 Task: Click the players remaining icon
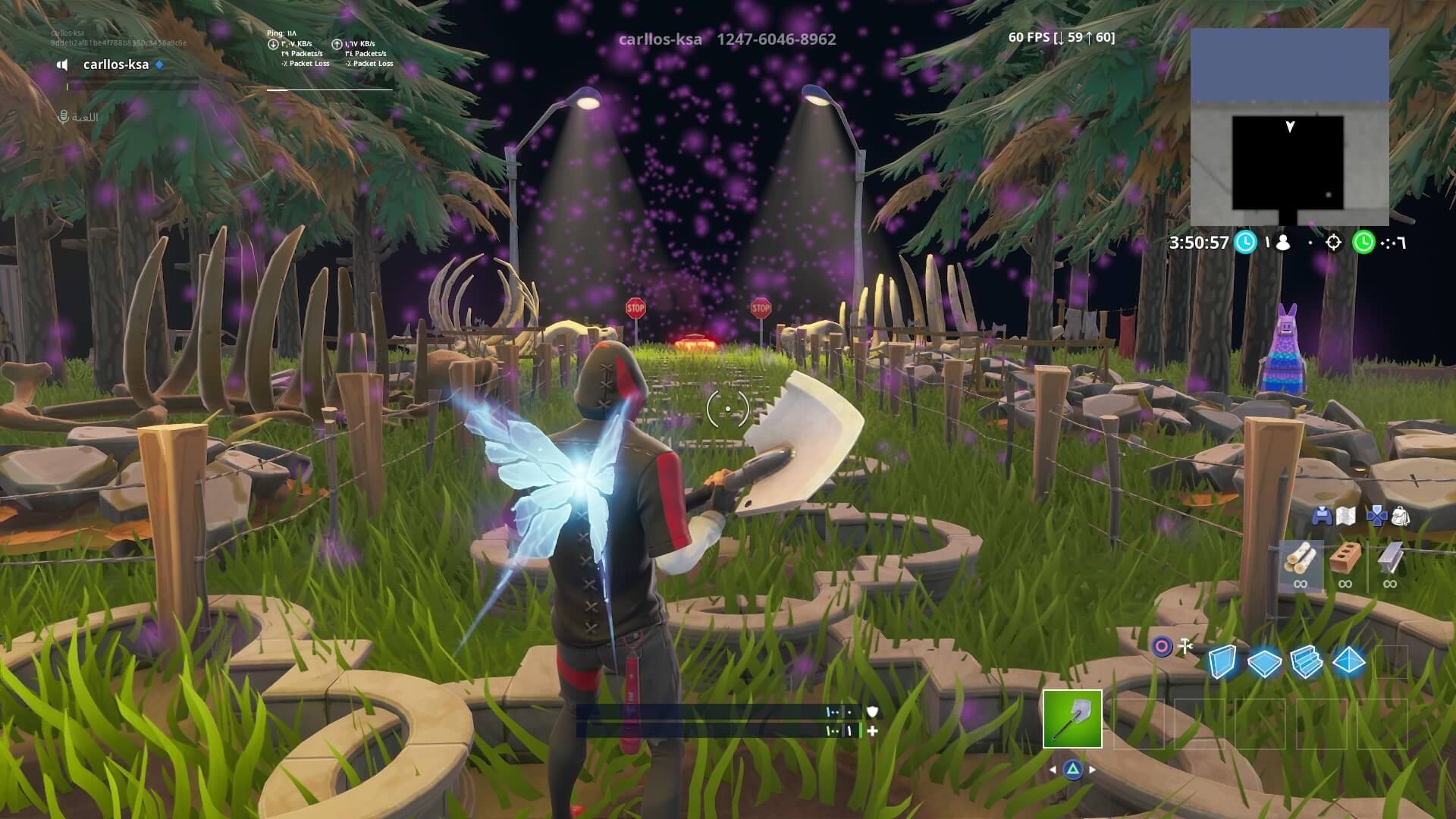click(1282, 241)
